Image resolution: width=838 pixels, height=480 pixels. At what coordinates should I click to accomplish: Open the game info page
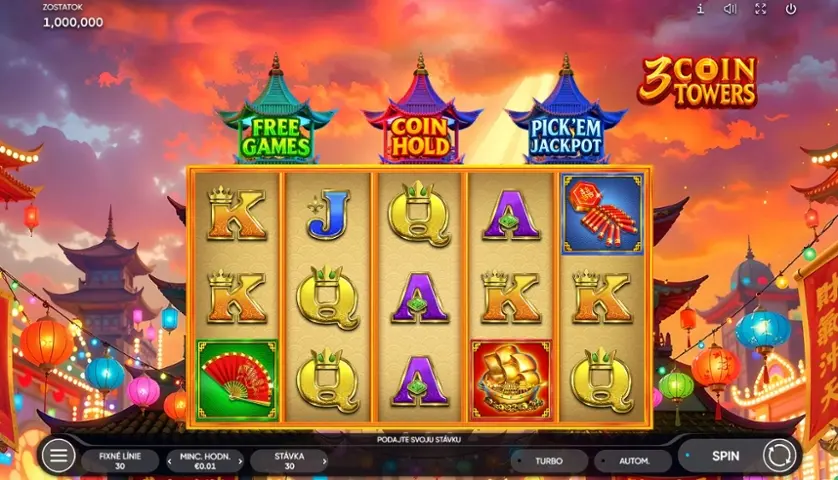(700, 9)
